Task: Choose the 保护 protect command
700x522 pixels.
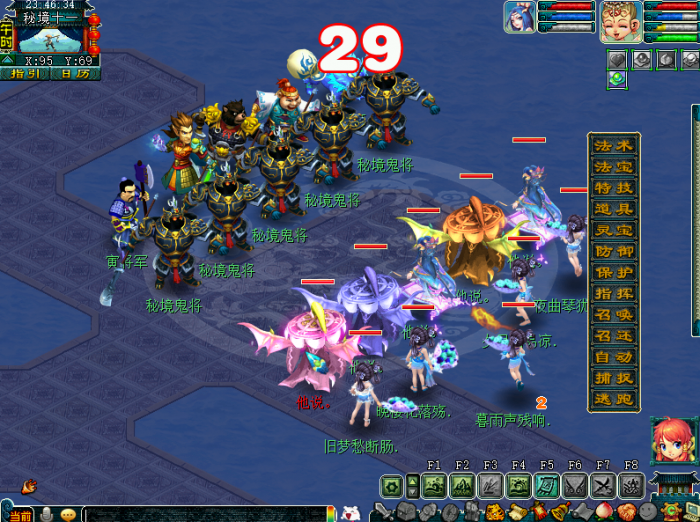Action: click(614, 272)
